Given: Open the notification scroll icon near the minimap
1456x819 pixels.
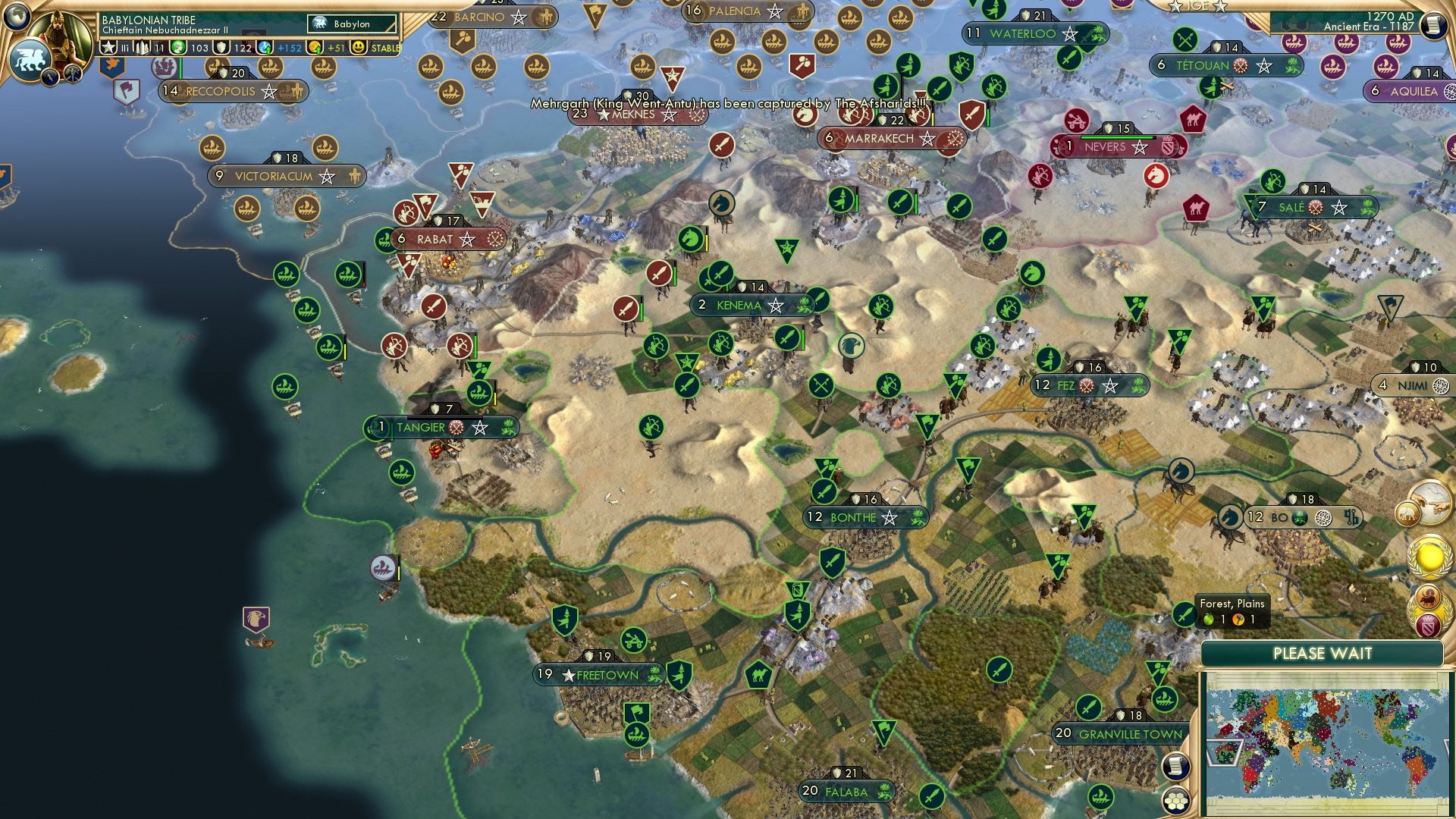Looking at the screenshot, I should (1175, 767).
